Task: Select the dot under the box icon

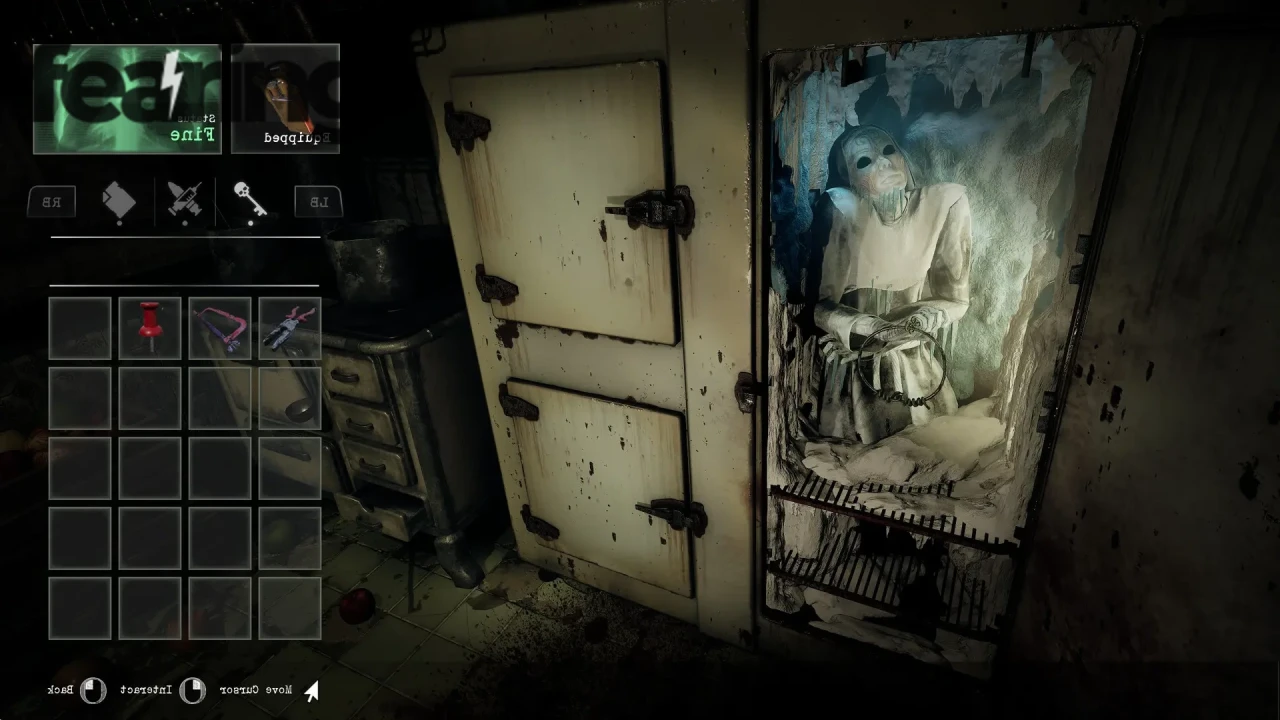Action: 120,222
